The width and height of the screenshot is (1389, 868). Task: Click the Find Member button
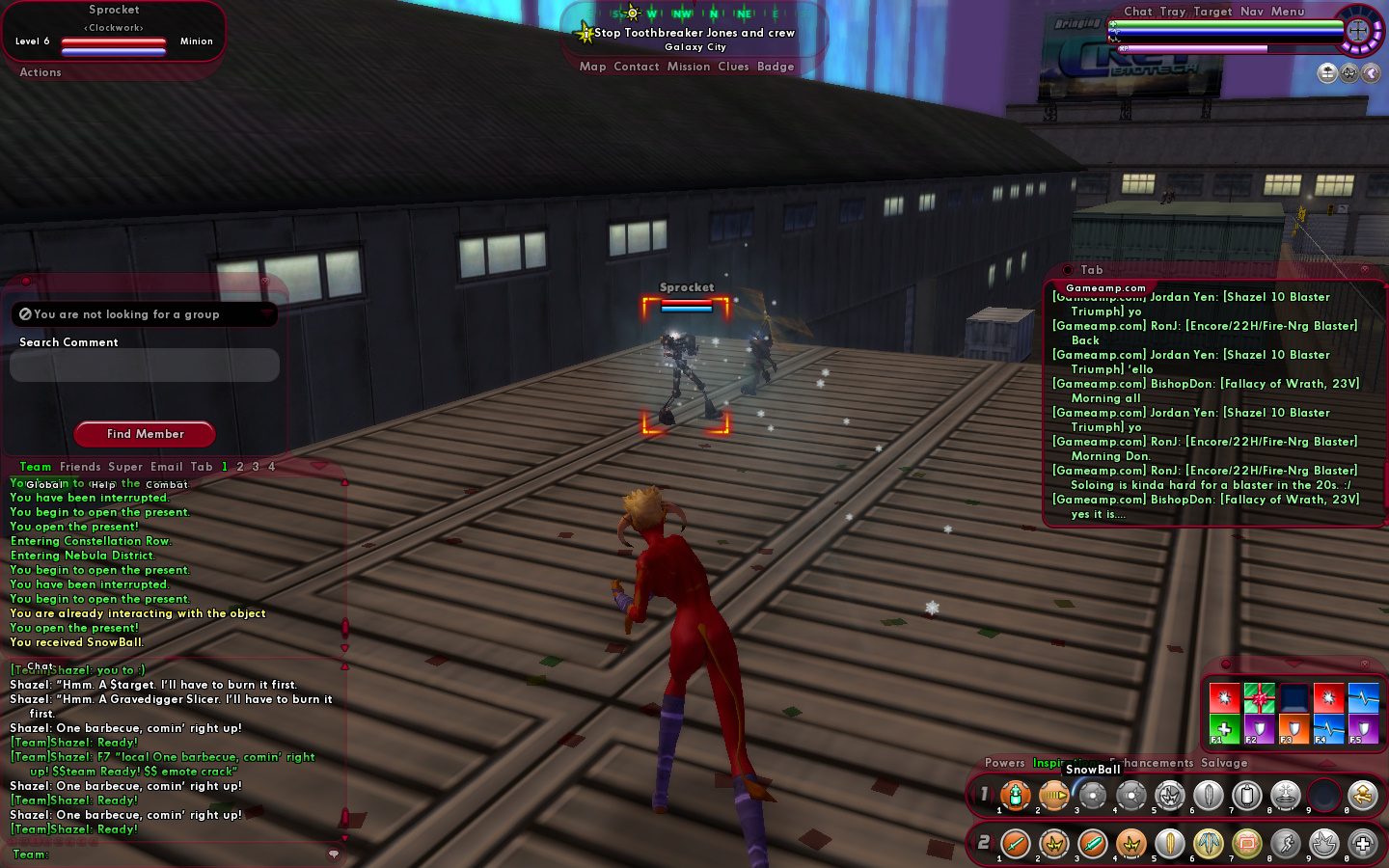(145, 434)
